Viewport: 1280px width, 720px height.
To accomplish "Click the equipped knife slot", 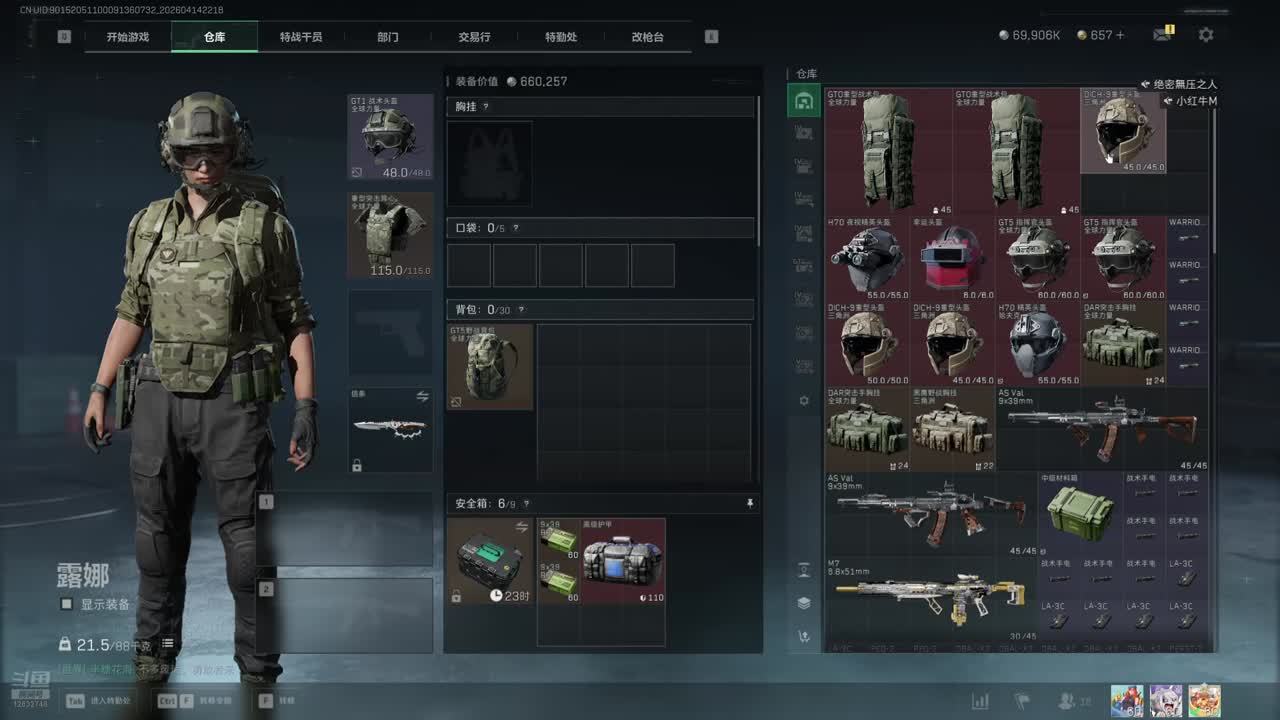I will coord(390,430).
